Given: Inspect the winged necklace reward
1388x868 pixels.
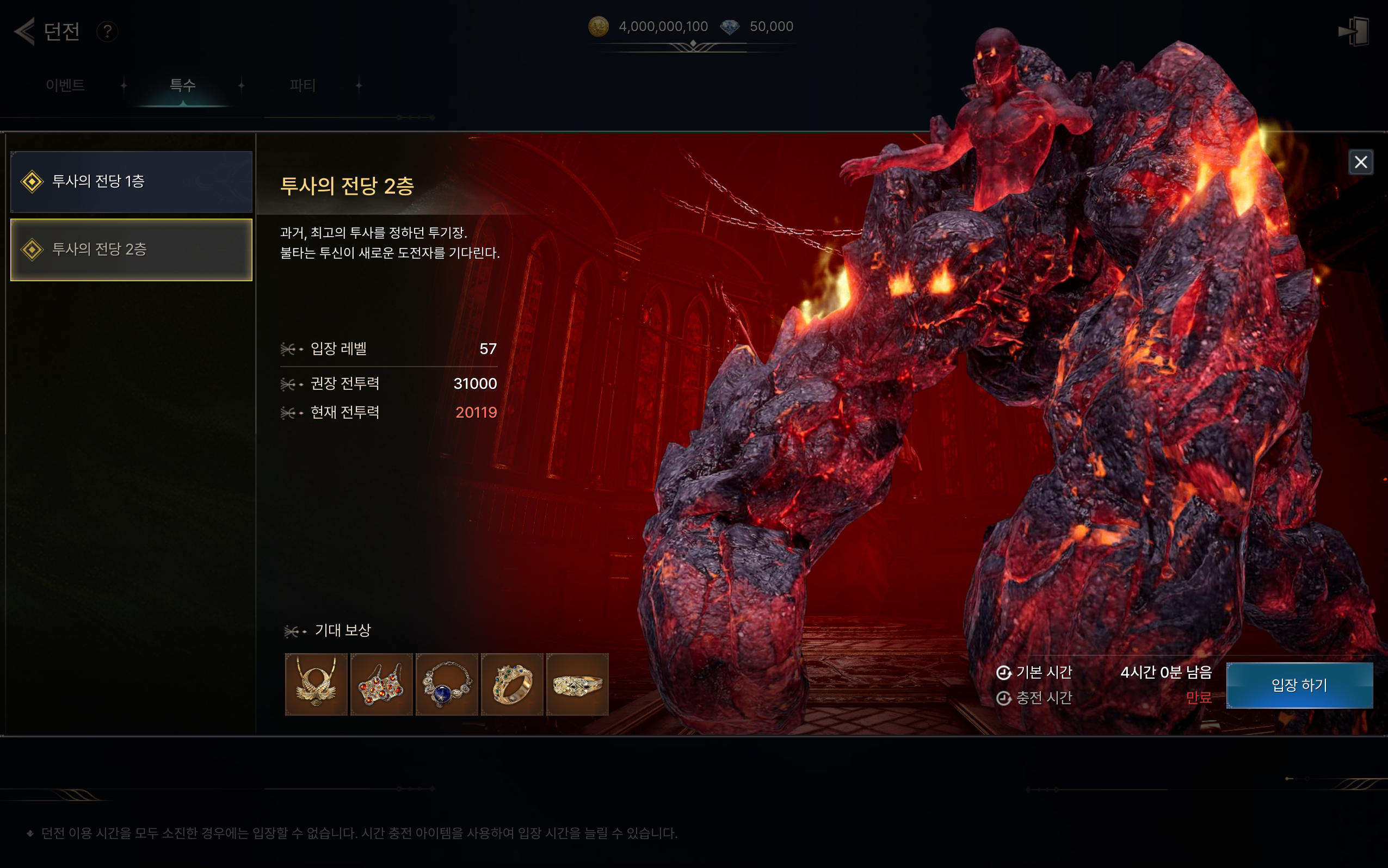Looking at the screenshot, I should [x=317, y=684].
